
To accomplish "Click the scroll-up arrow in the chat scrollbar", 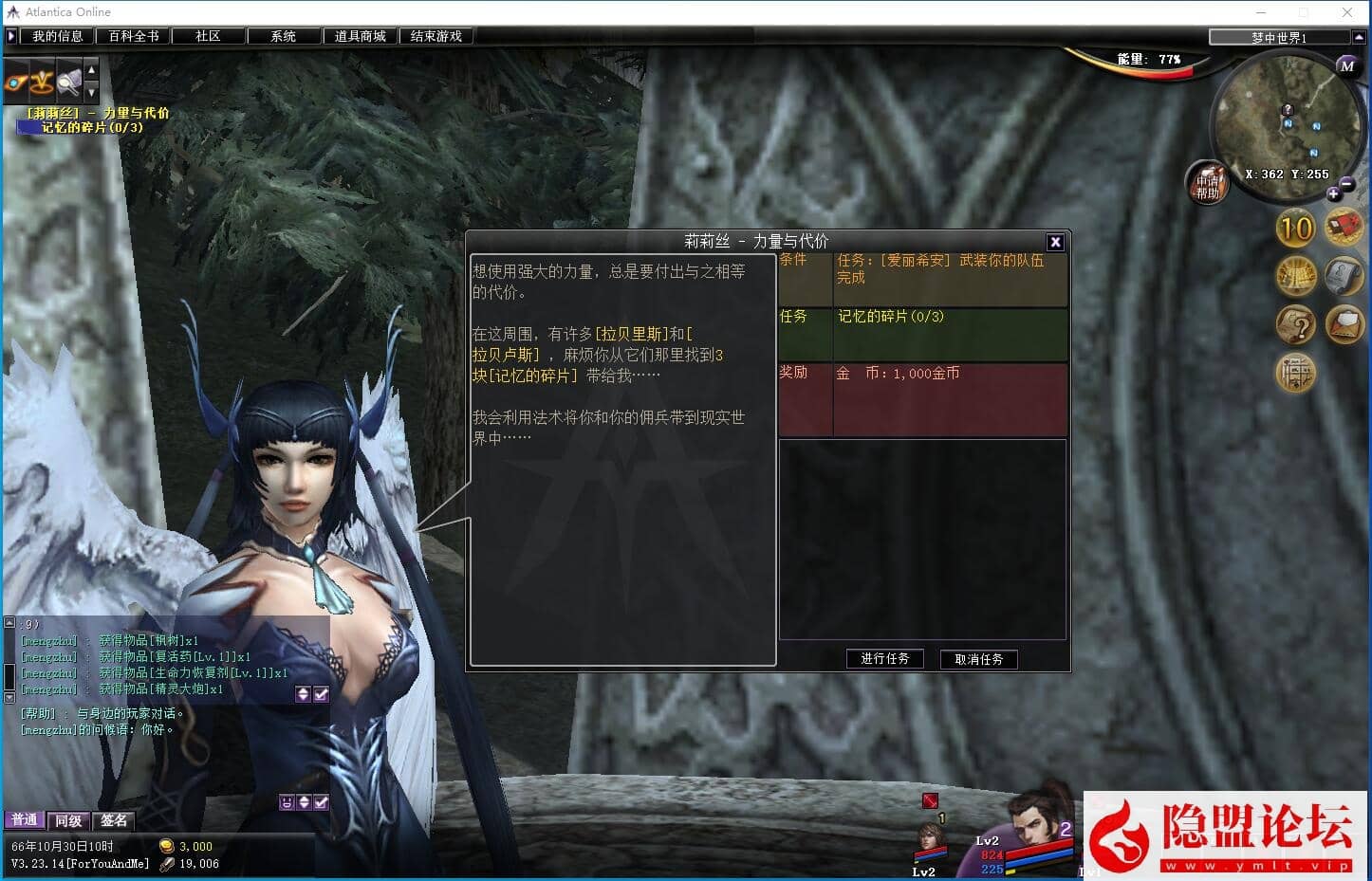I will (9, 622).
